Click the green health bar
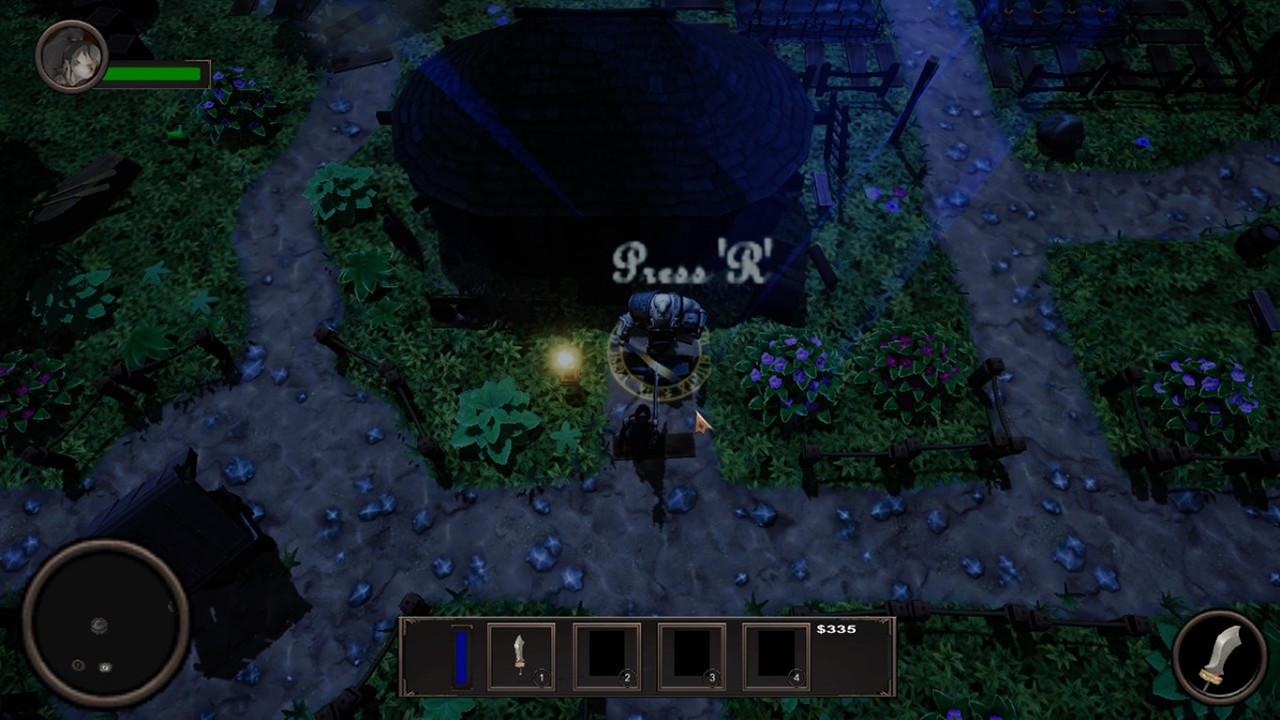Screen dimensions: 1280x720 (x=150, y=73)
